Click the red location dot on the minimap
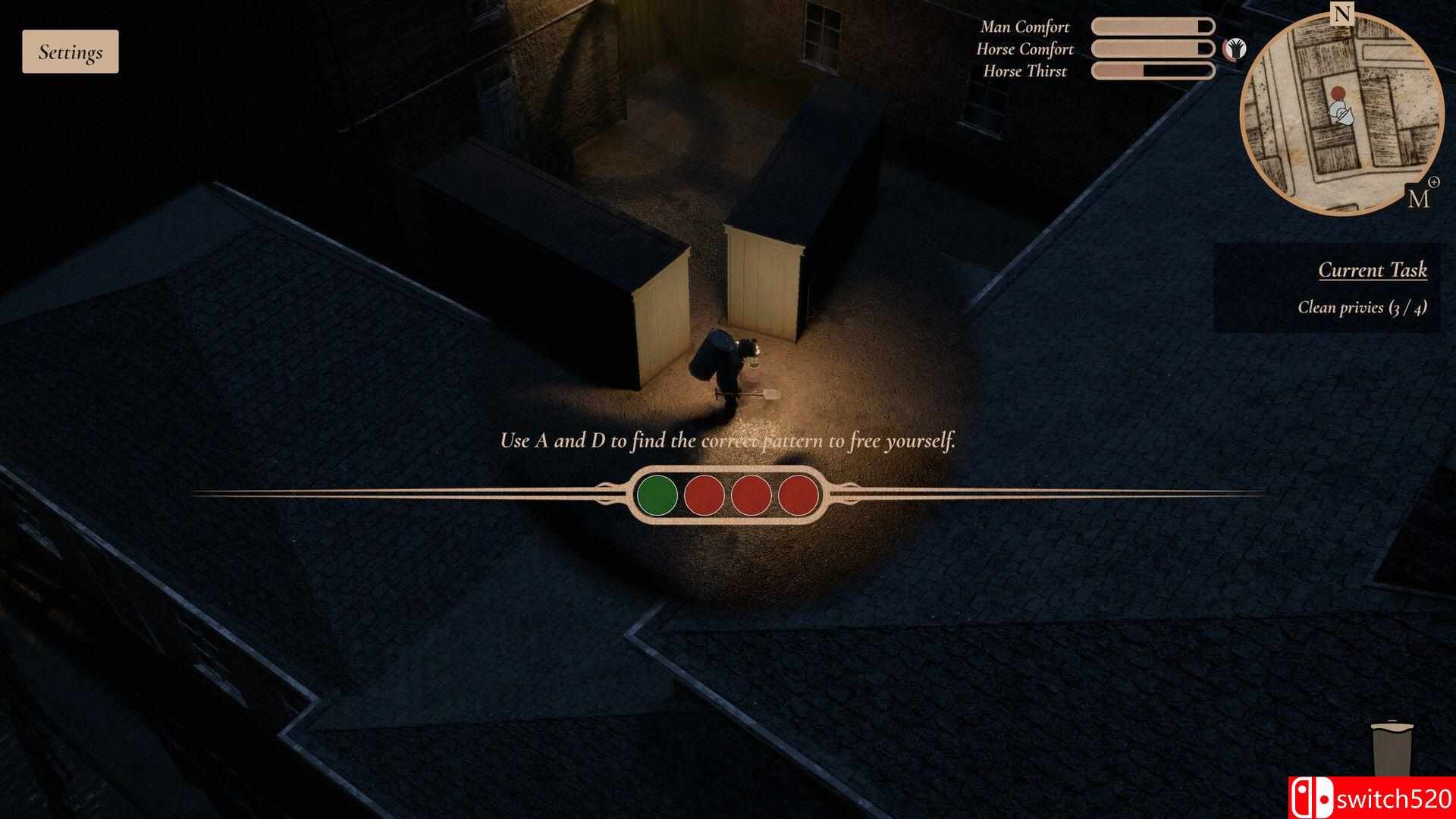The image size is (1456, 819). 1338,93
